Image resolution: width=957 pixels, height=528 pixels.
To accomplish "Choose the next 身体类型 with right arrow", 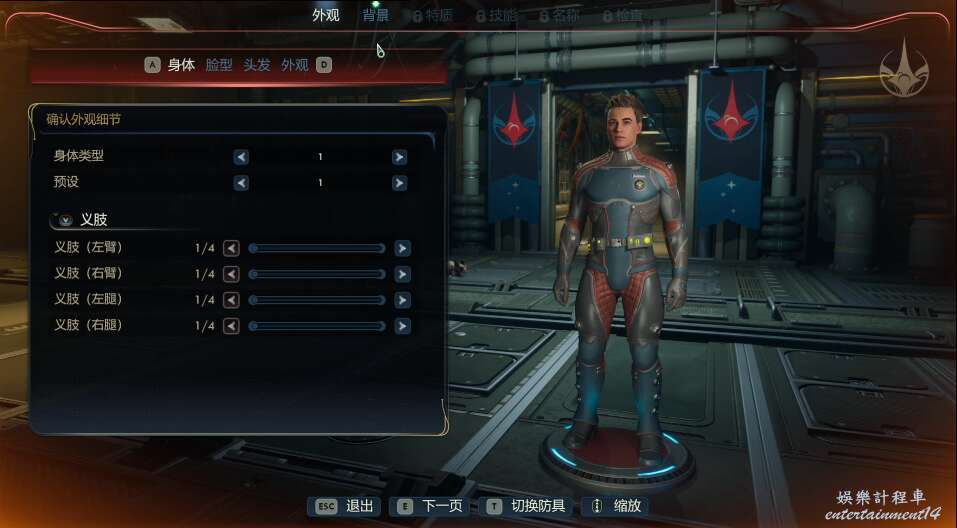I will [x=399, y=157].
